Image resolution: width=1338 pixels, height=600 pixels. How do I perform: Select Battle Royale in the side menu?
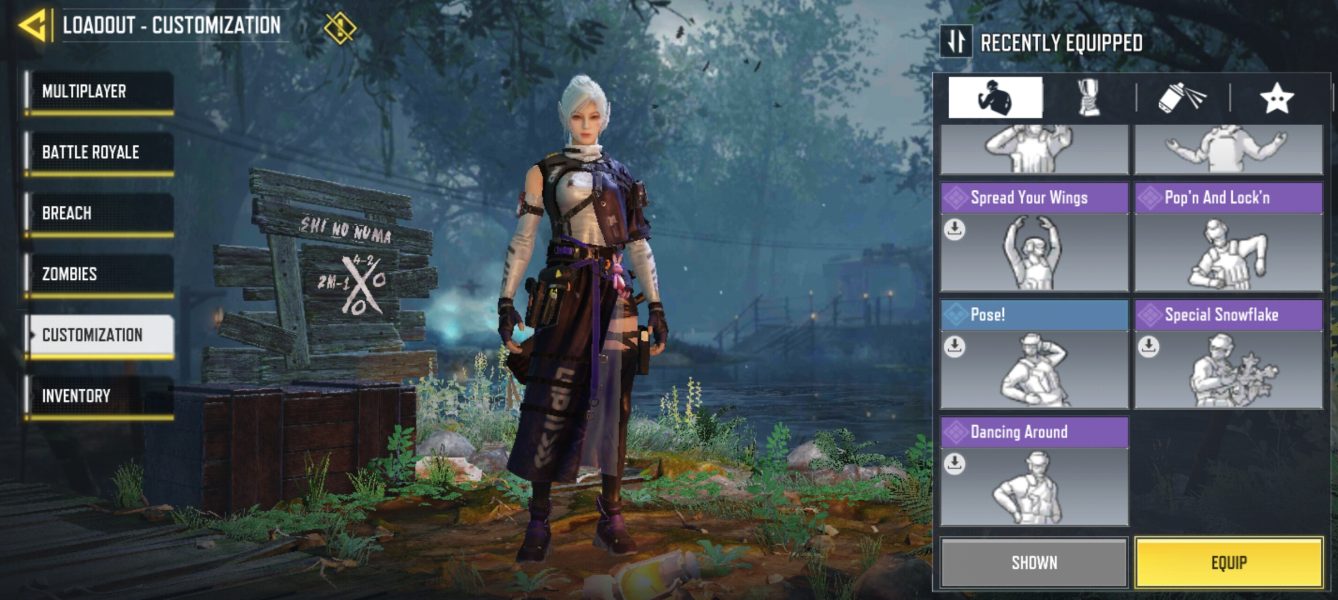[x=99, y=153]
